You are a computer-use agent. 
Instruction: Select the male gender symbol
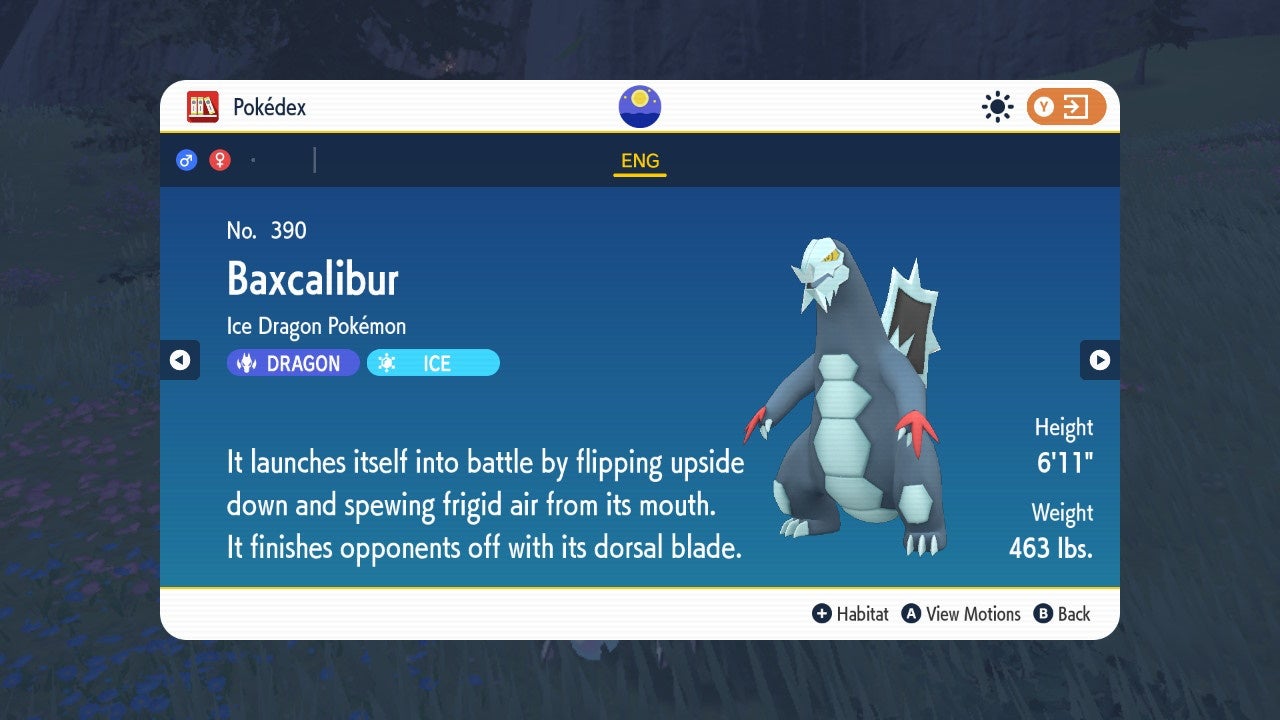pos(187,159)
